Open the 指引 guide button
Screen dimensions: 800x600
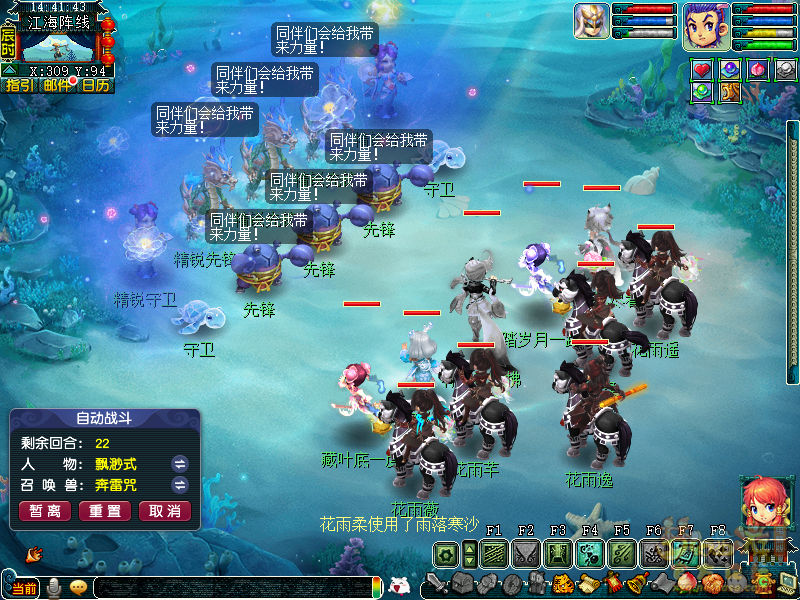pyautogui.click(x=19, y=85)
